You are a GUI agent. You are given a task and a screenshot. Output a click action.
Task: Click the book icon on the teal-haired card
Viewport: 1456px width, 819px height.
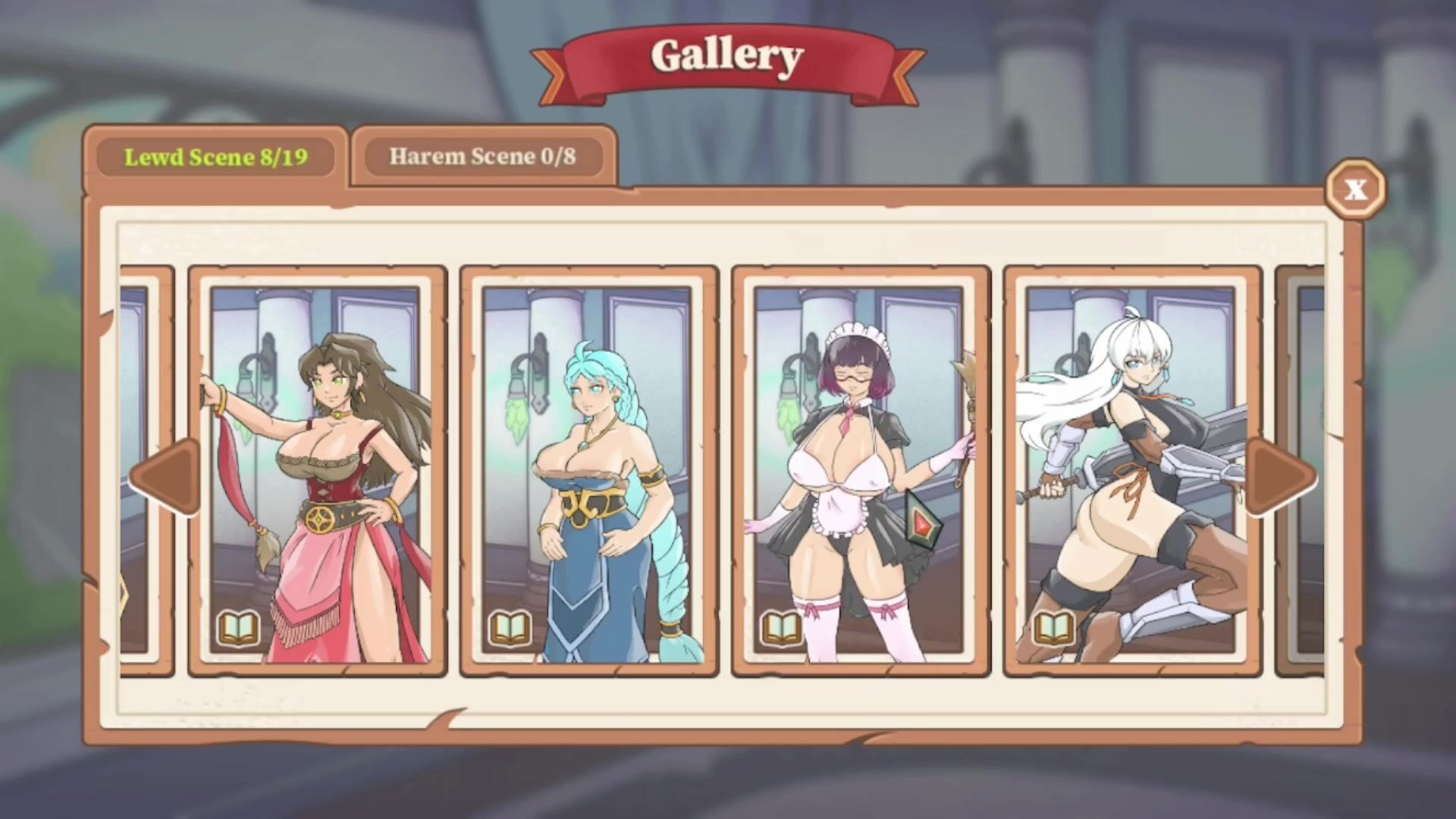(x=510, y=628)
